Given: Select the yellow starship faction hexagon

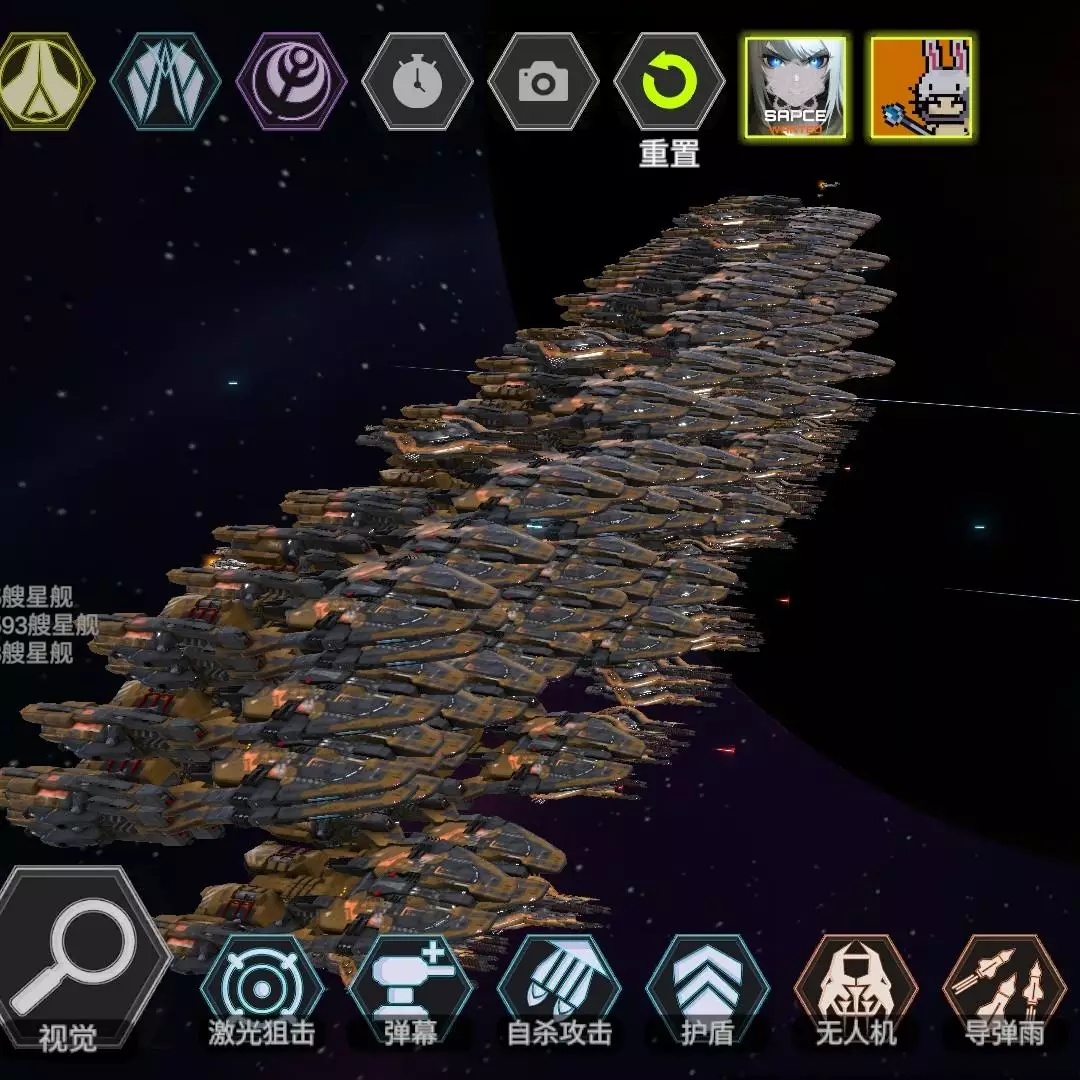Looking at the screenshot, I should point(42,81).
